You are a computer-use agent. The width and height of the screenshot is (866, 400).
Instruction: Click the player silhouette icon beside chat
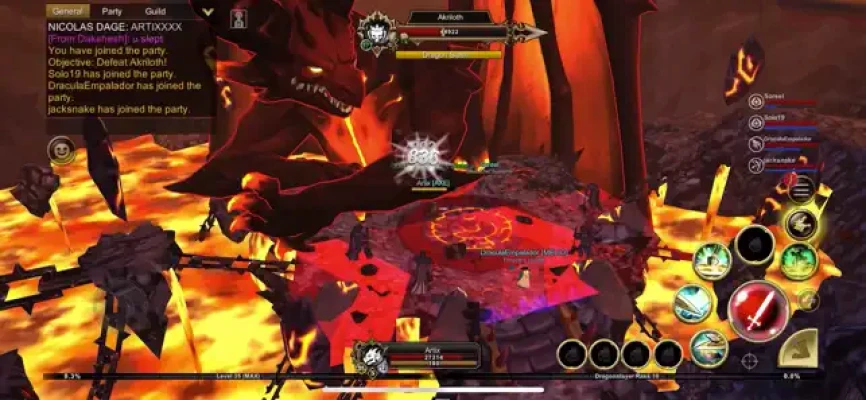point(239,17)
